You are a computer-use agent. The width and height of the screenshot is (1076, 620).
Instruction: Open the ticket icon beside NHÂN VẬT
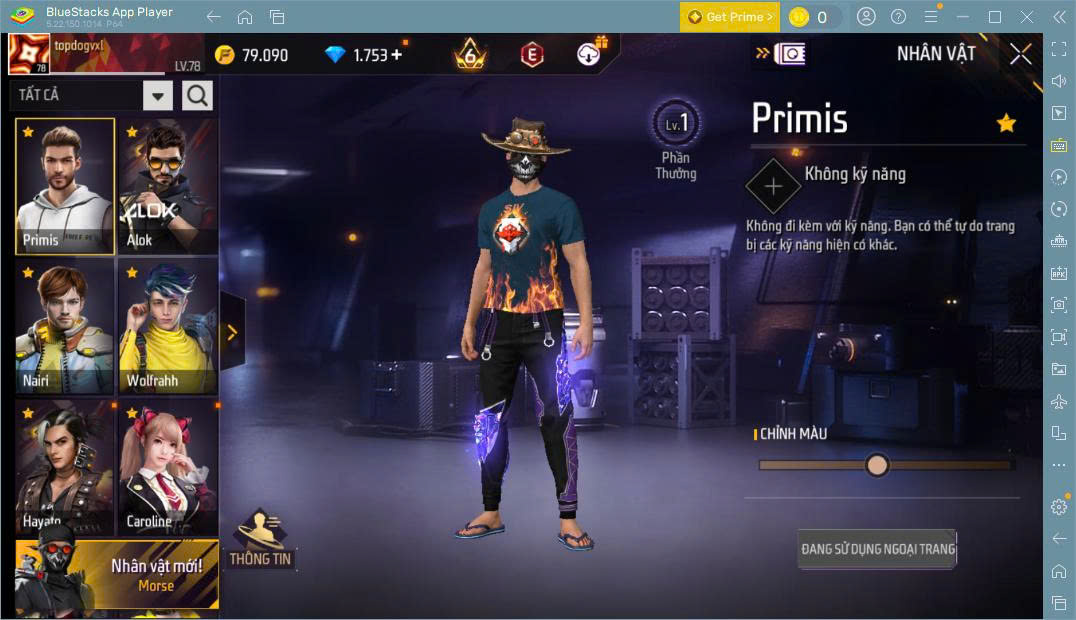[790, 54]
